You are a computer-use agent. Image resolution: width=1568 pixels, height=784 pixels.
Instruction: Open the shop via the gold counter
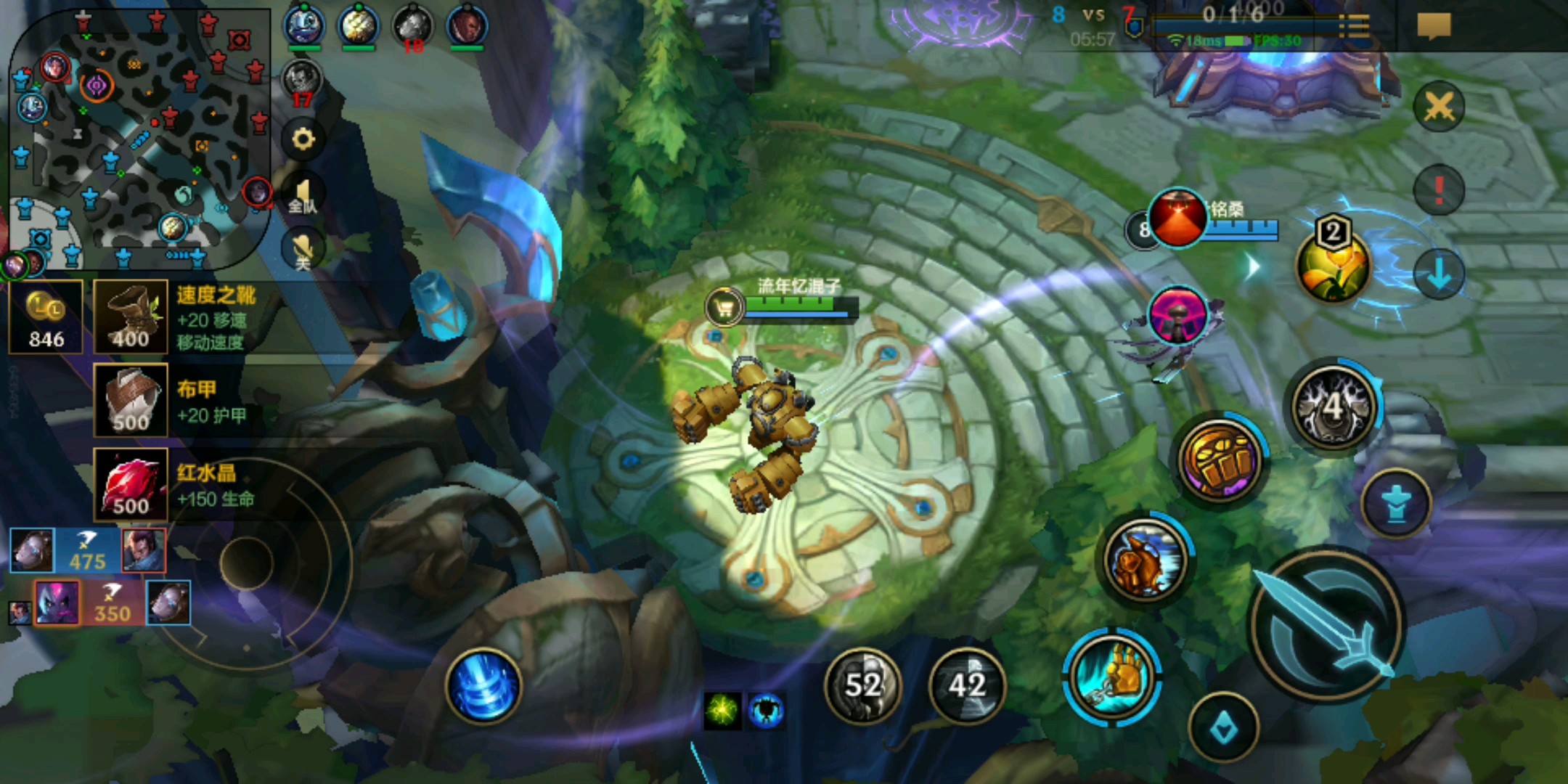pyautogui.click(x=46, y=318)
